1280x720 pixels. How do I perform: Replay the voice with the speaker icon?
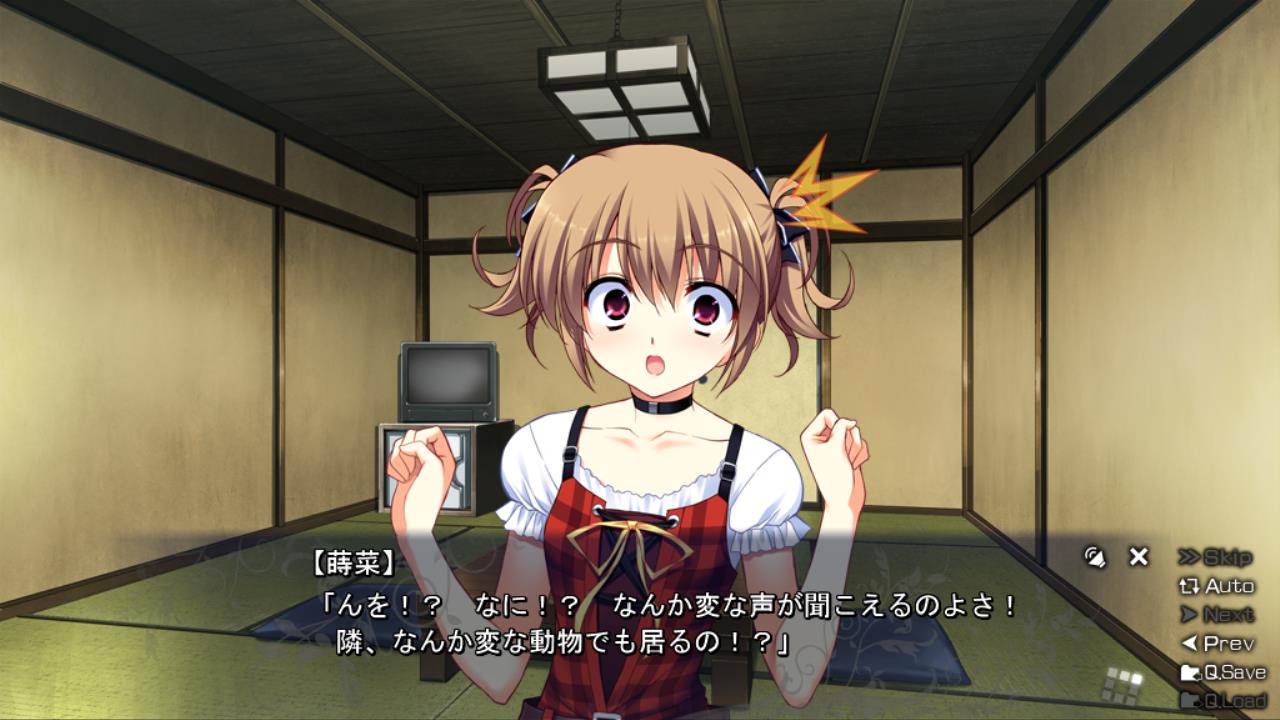pyautogui.click(x=1095, y=557)
